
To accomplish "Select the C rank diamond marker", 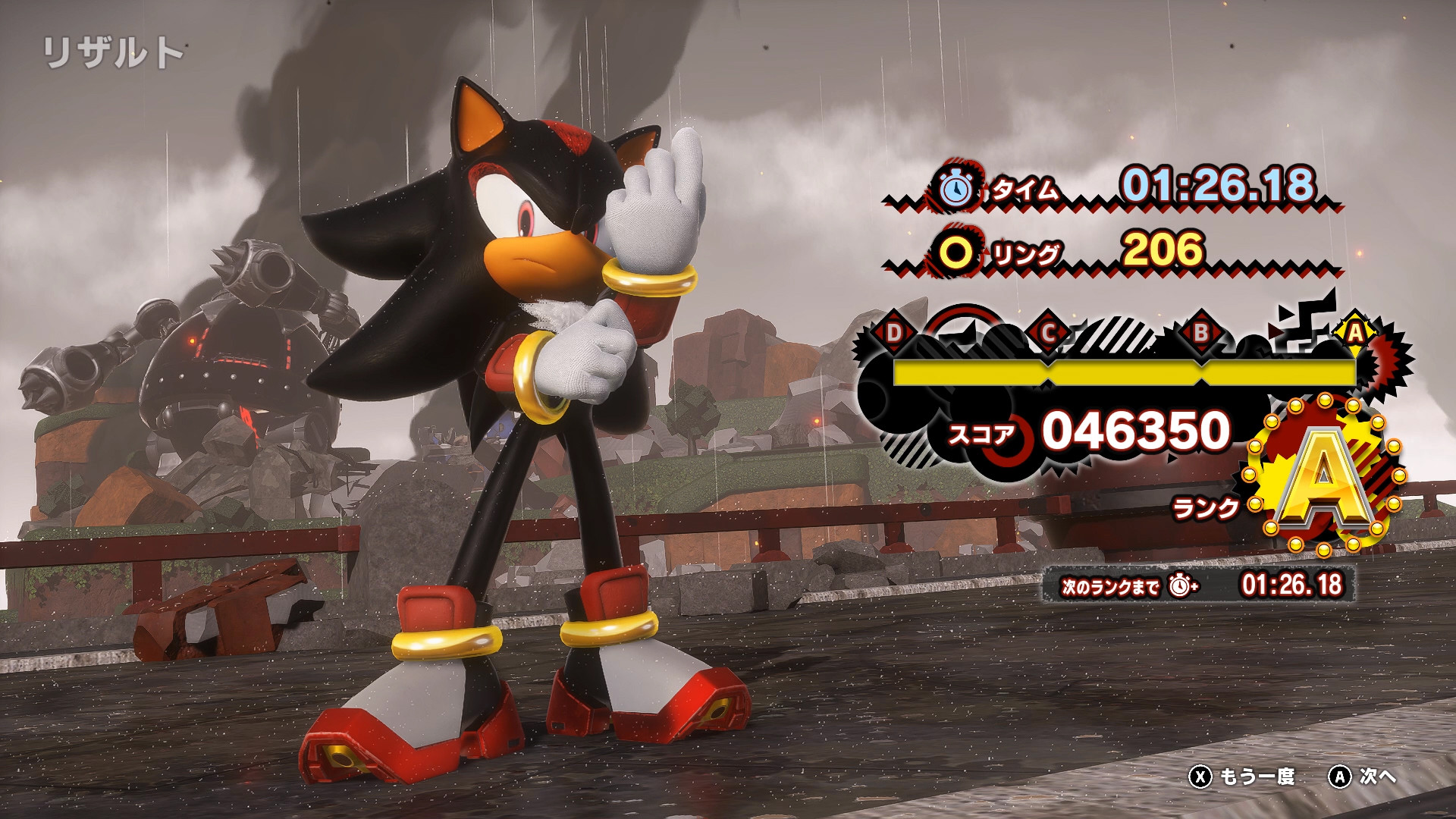I will point(1049,331).
